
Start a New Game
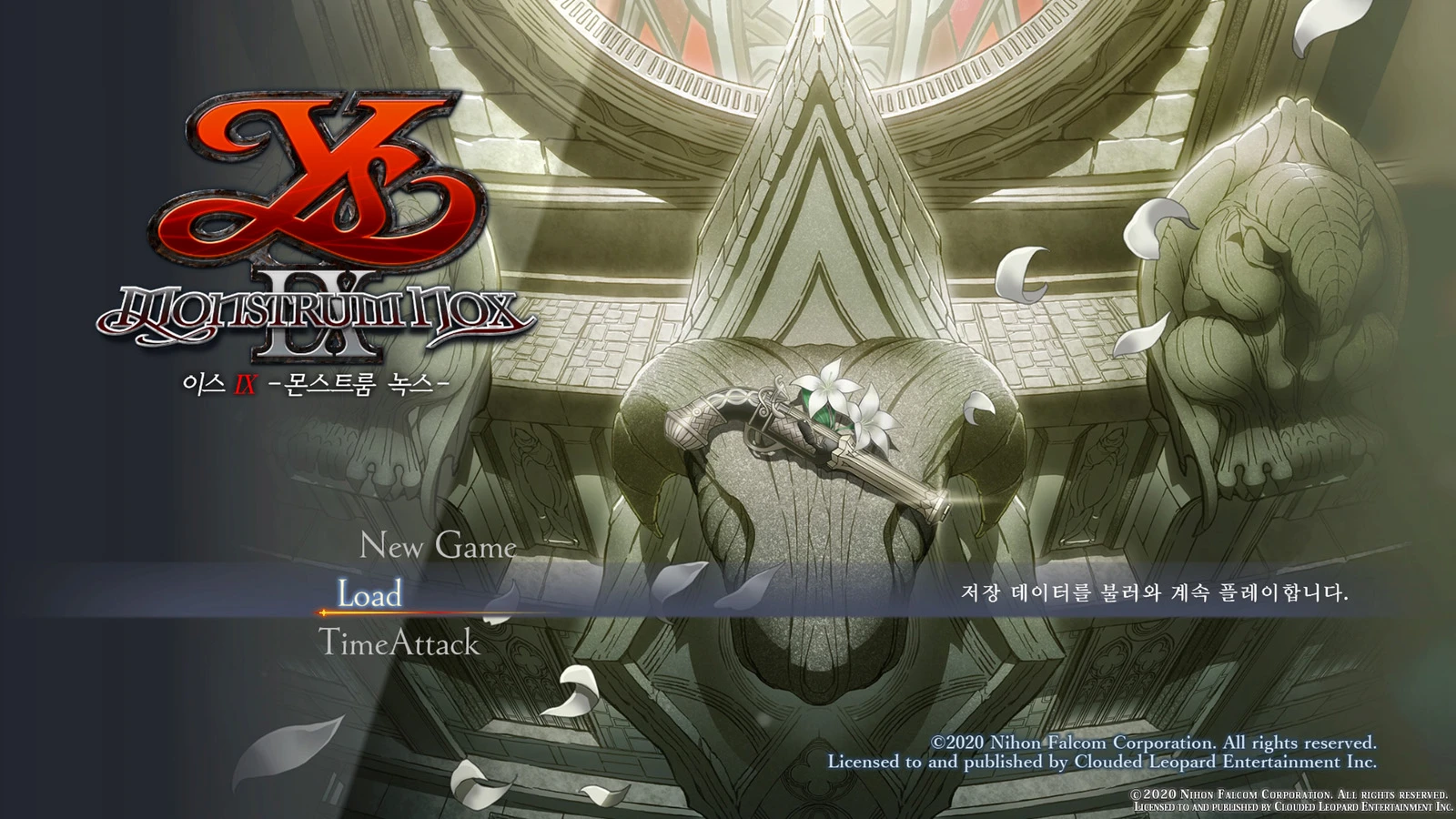(438, 546)
